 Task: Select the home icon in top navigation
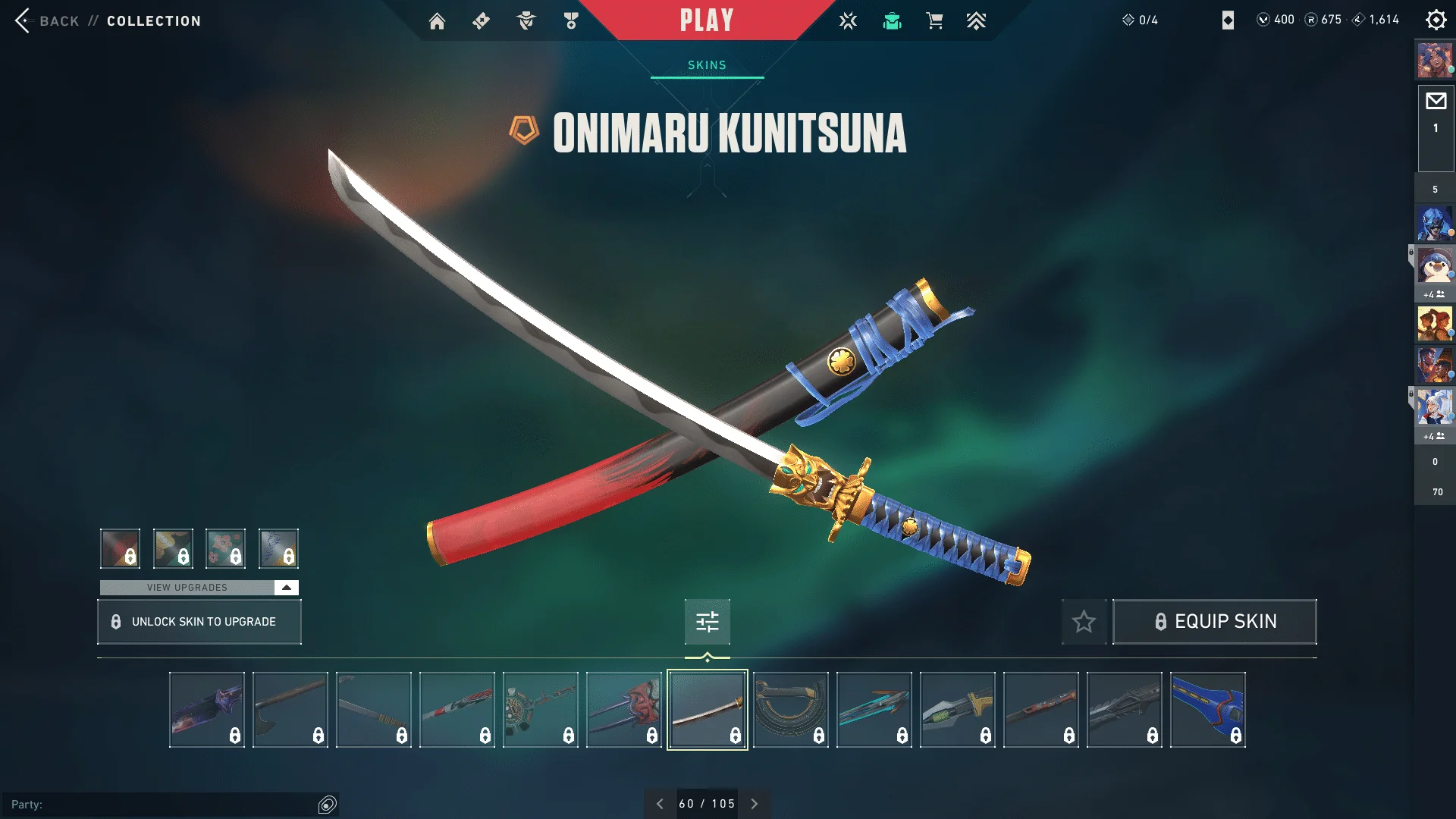(438, 20)
